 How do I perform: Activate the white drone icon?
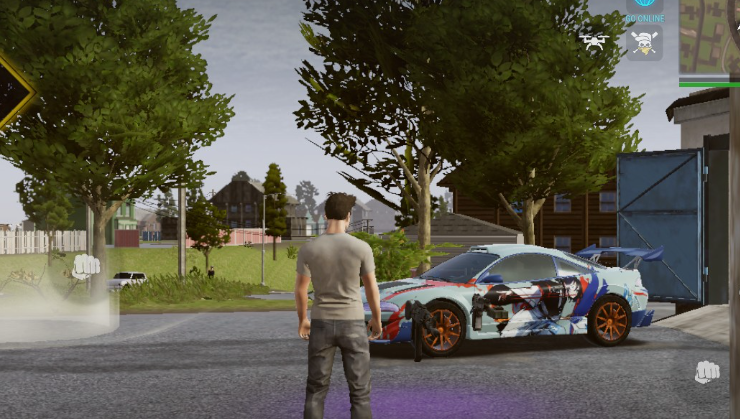[594, 41]
